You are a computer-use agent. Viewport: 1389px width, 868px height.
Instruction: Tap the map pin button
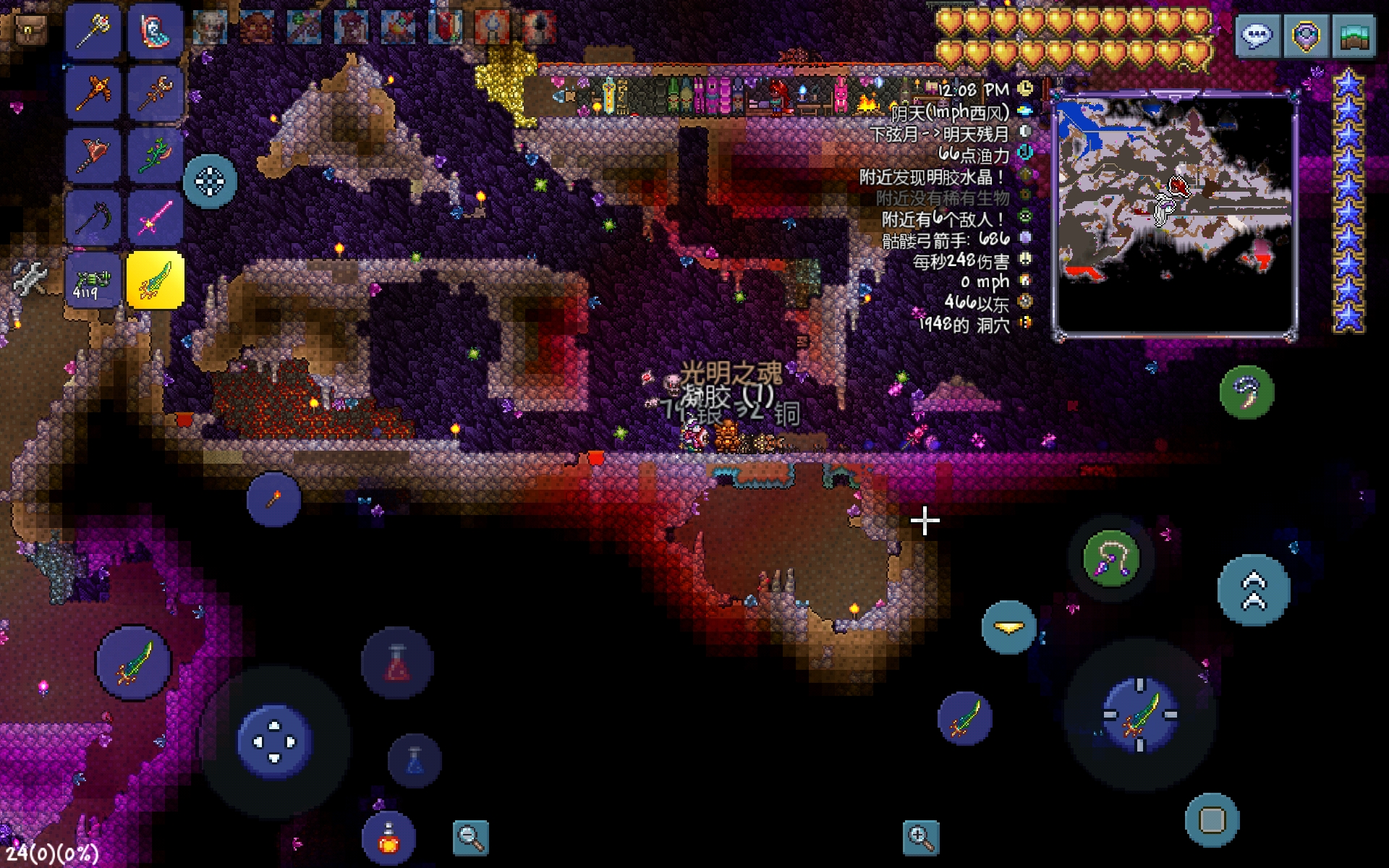pyautogui.click(x=1306, y=35)
